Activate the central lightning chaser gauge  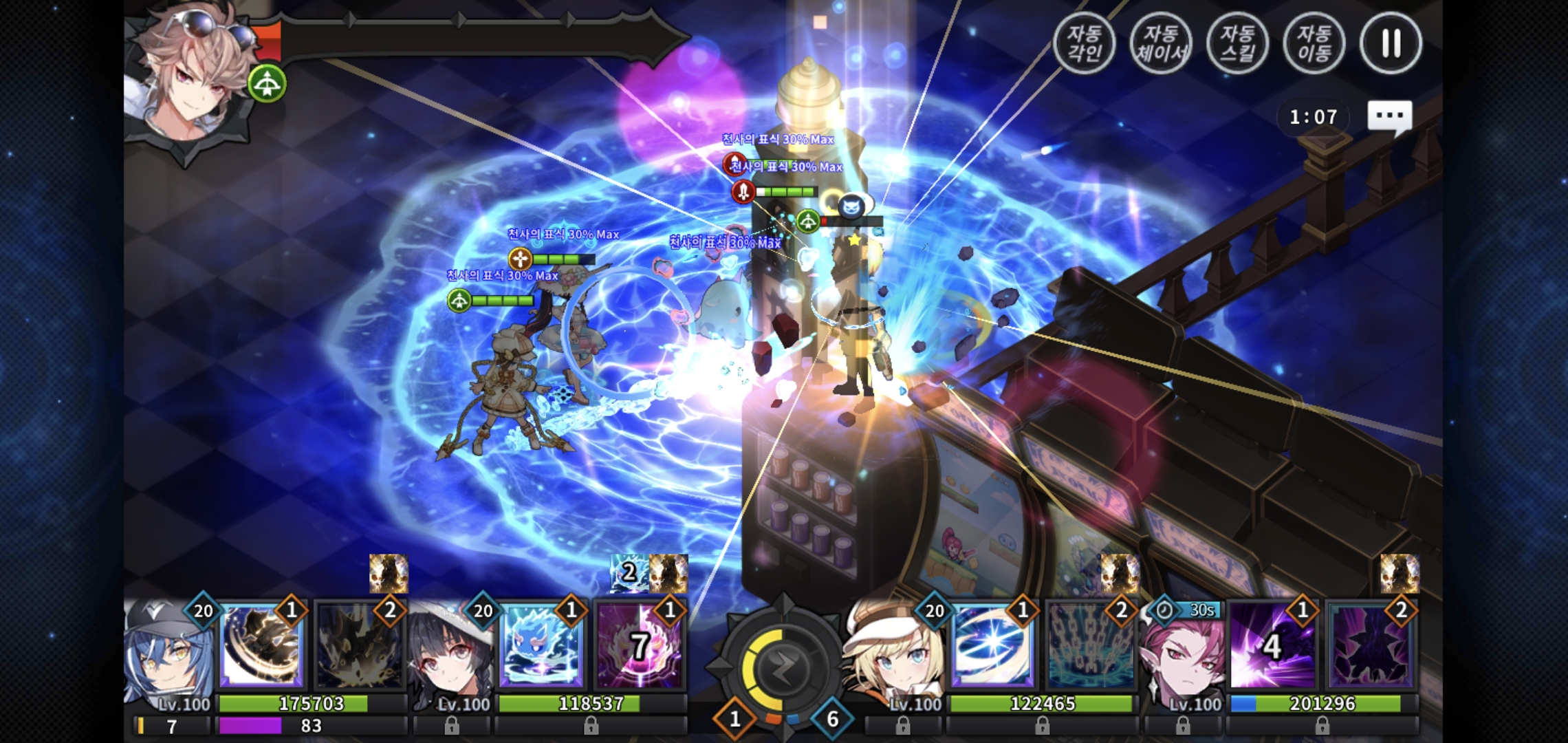[783, 667]
